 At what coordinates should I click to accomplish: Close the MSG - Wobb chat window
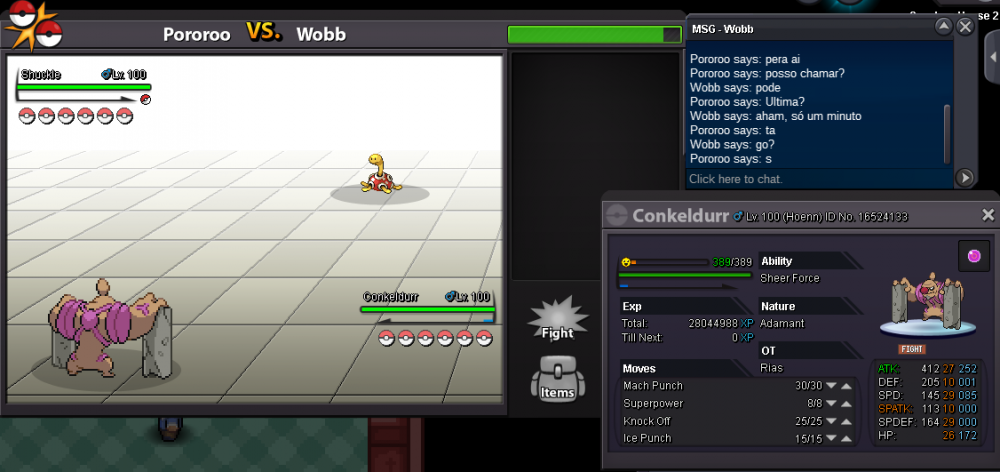pos(965,27)
